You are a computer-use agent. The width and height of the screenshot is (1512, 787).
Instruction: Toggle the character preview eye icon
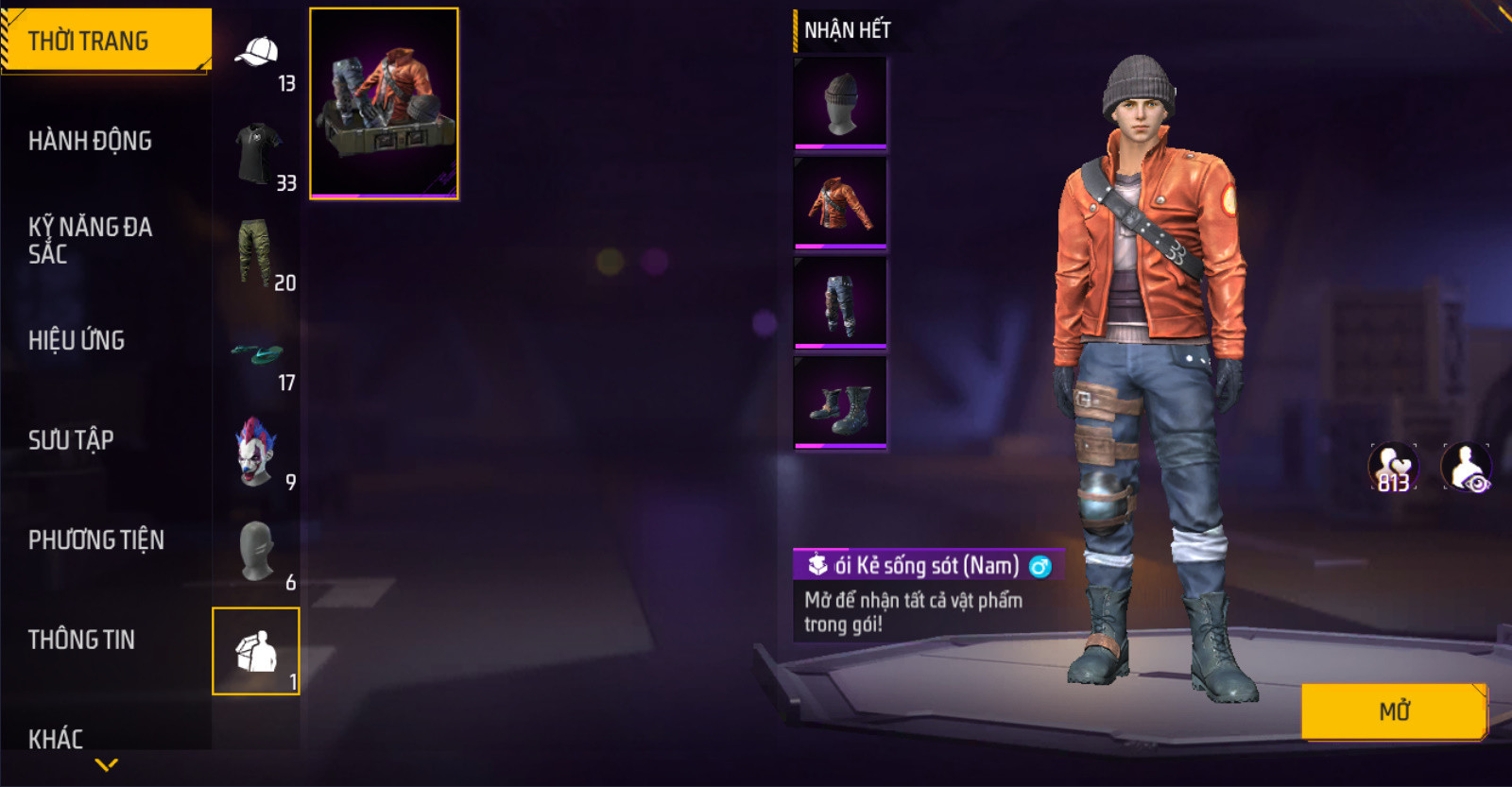(x=1467, y=467)
